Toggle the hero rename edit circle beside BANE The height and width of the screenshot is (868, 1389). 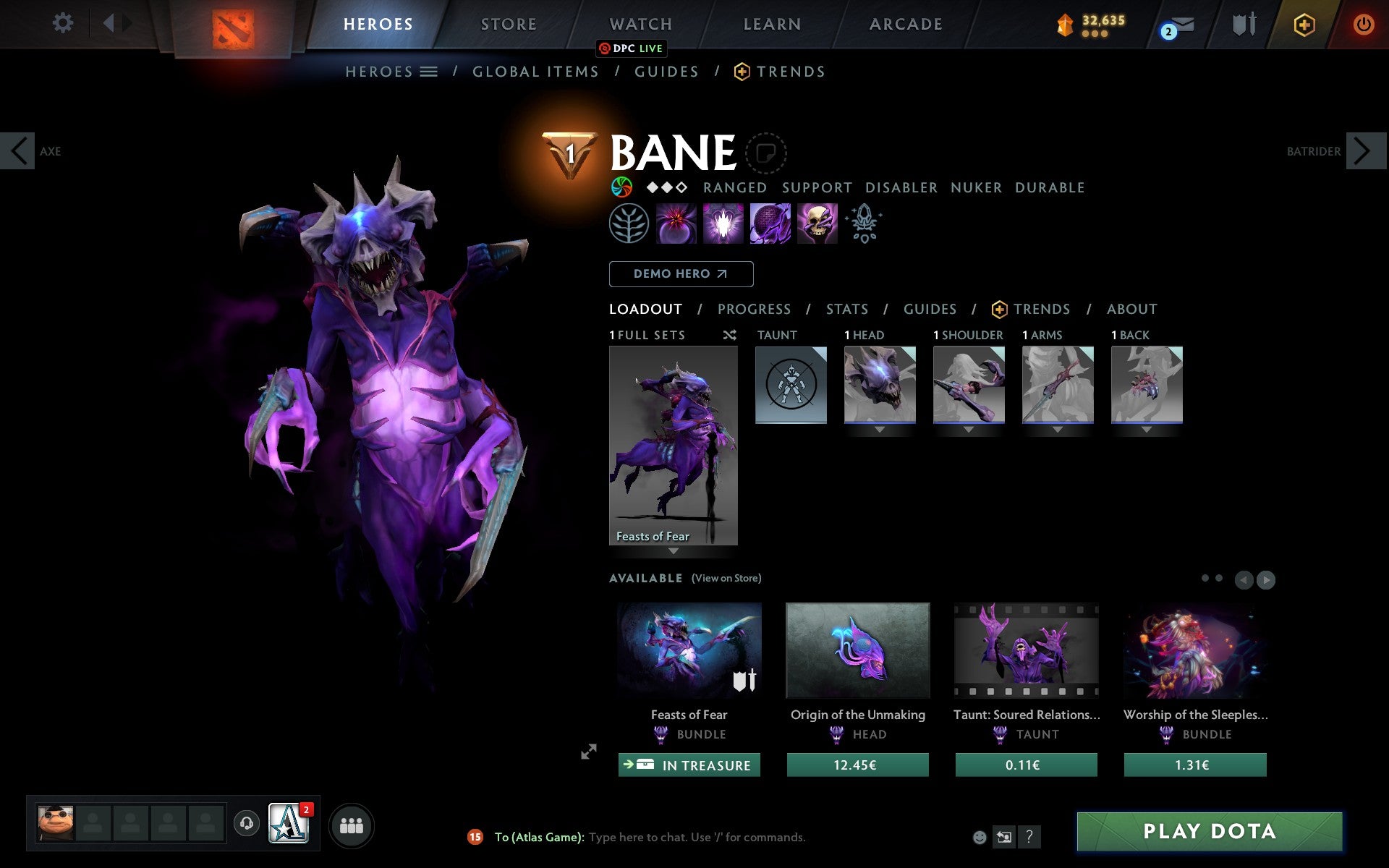click(765, 153)
